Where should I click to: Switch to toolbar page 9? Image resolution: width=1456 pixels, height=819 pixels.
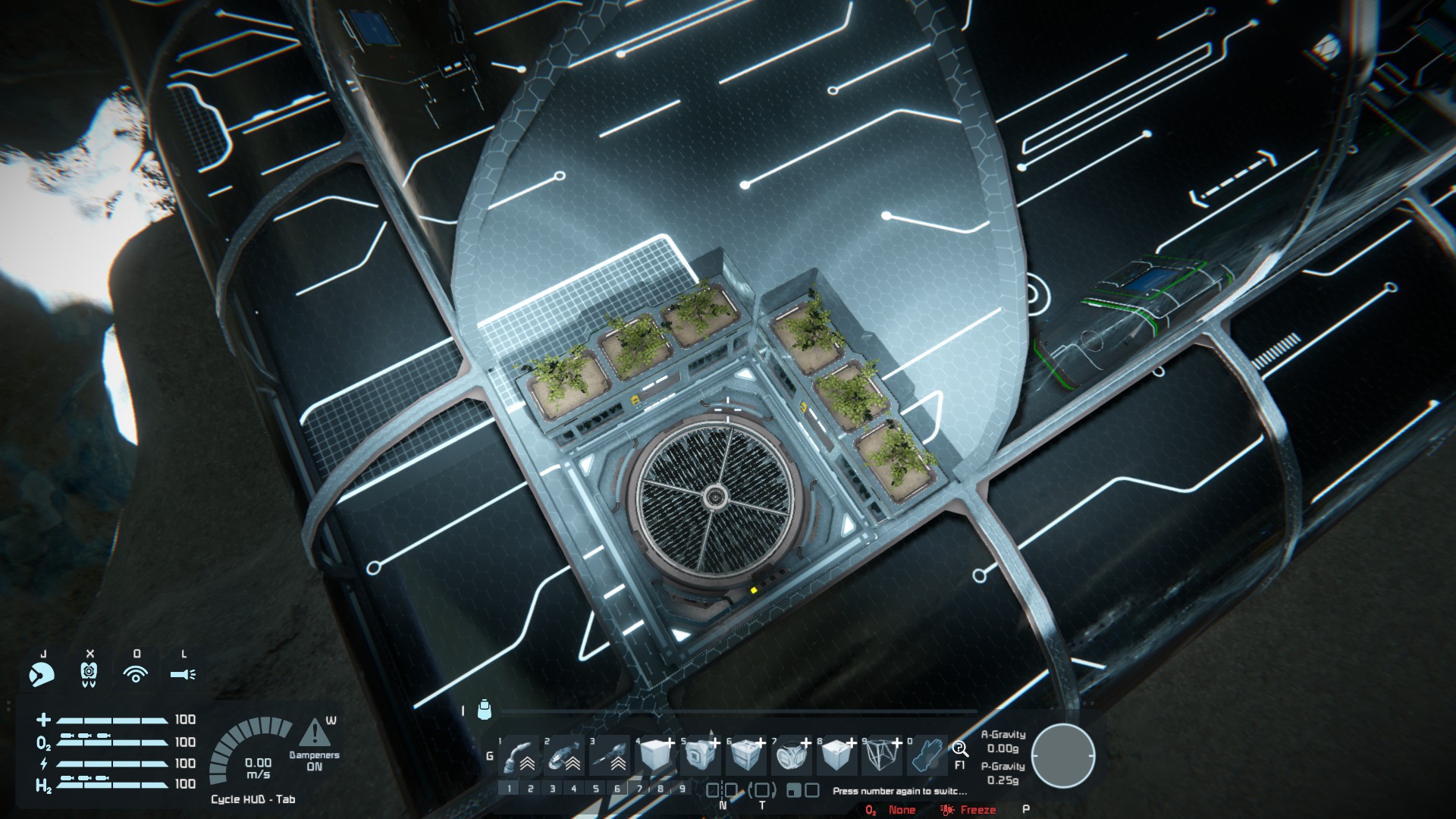(x=682, y=789)
